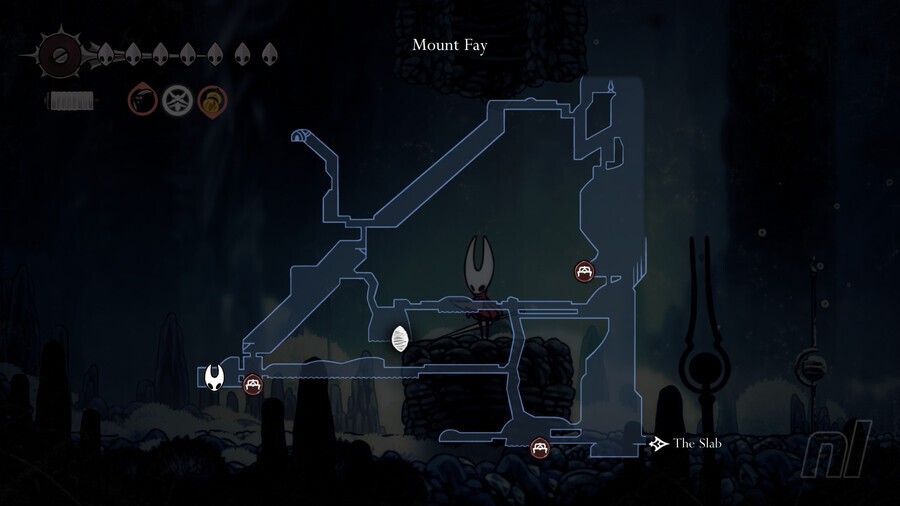Choose the golden rings tool icon
This screenshot has height=506, width=900.
click(211, 100)
